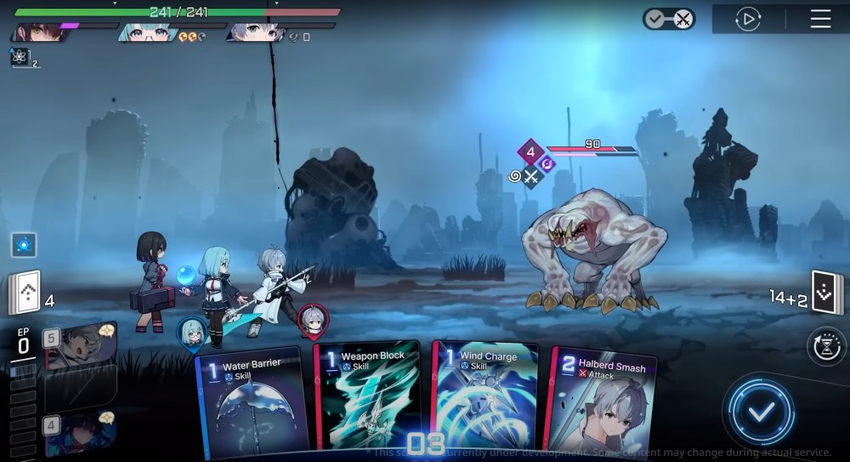
Task: View the discard pile showing 14+2
Action: (x=825, y=293)
